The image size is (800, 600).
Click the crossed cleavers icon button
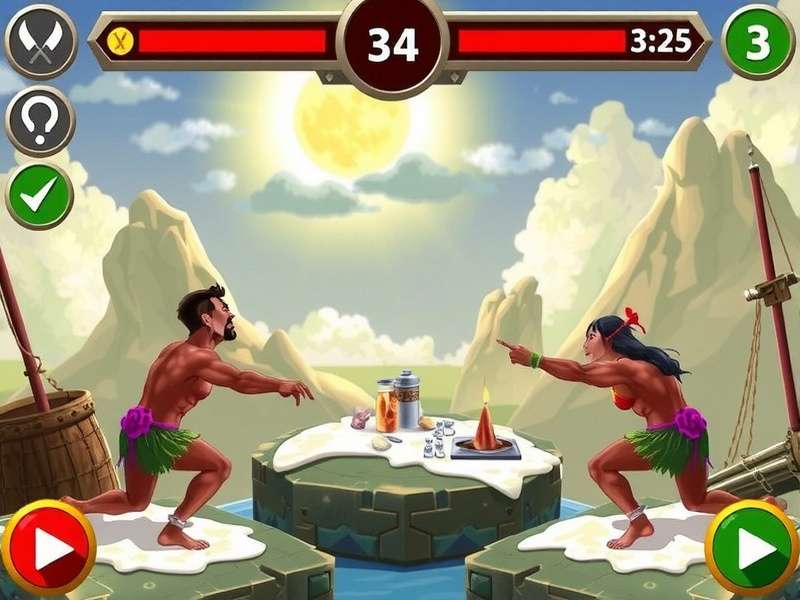40,42
